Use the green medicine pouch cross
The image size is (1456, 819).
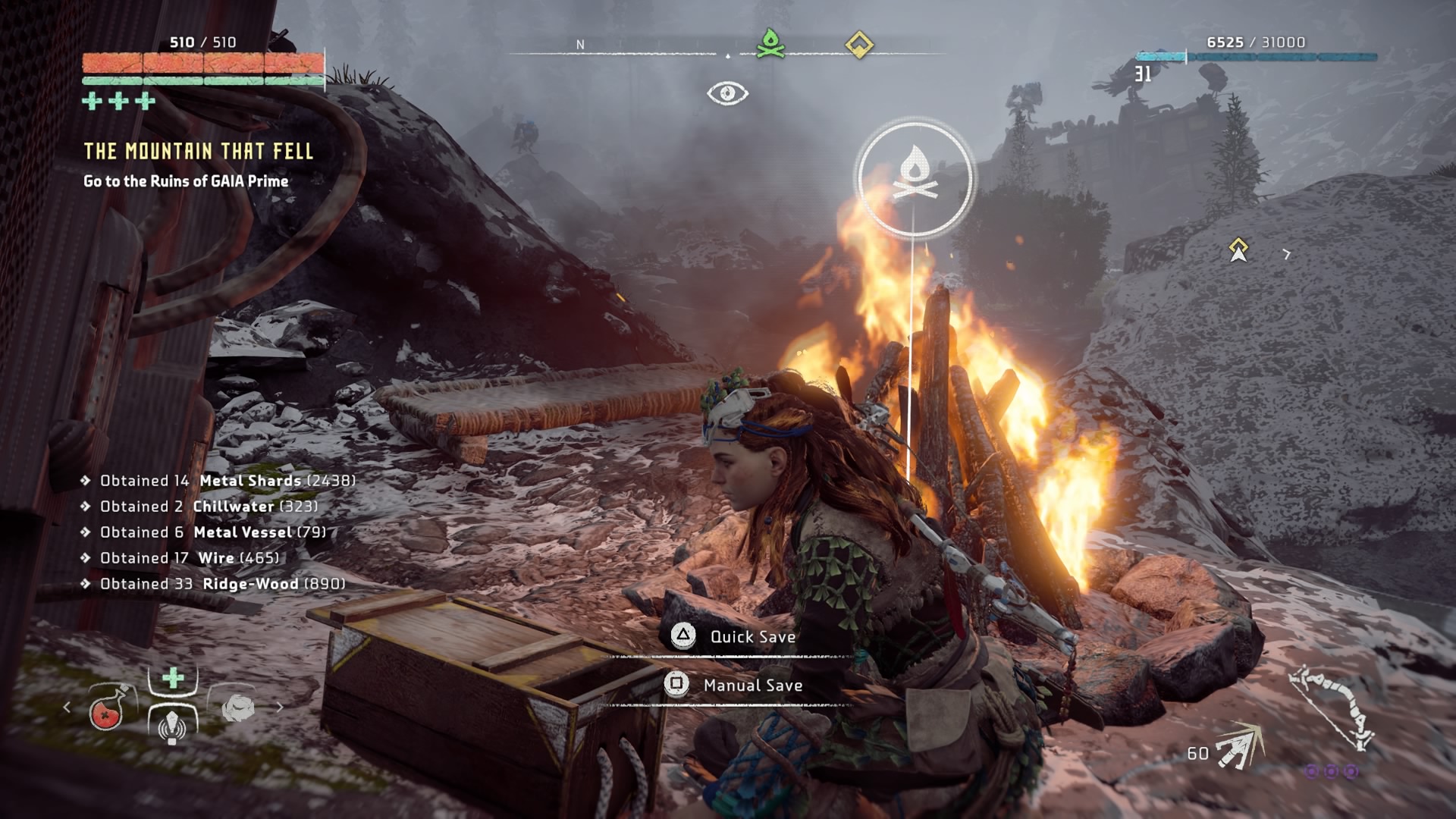(x=173, y=677)
